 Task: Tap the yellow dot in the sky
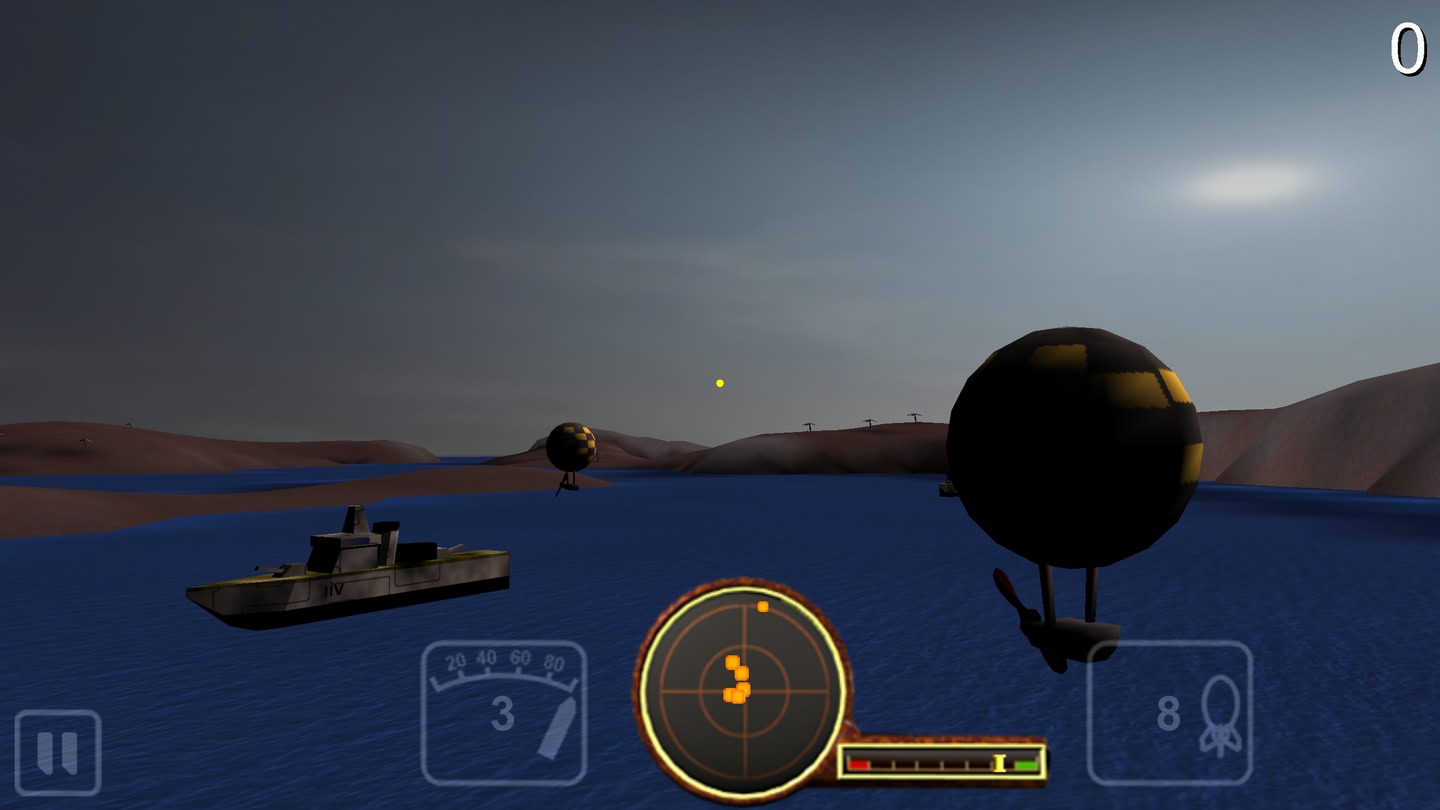point(718,381)
